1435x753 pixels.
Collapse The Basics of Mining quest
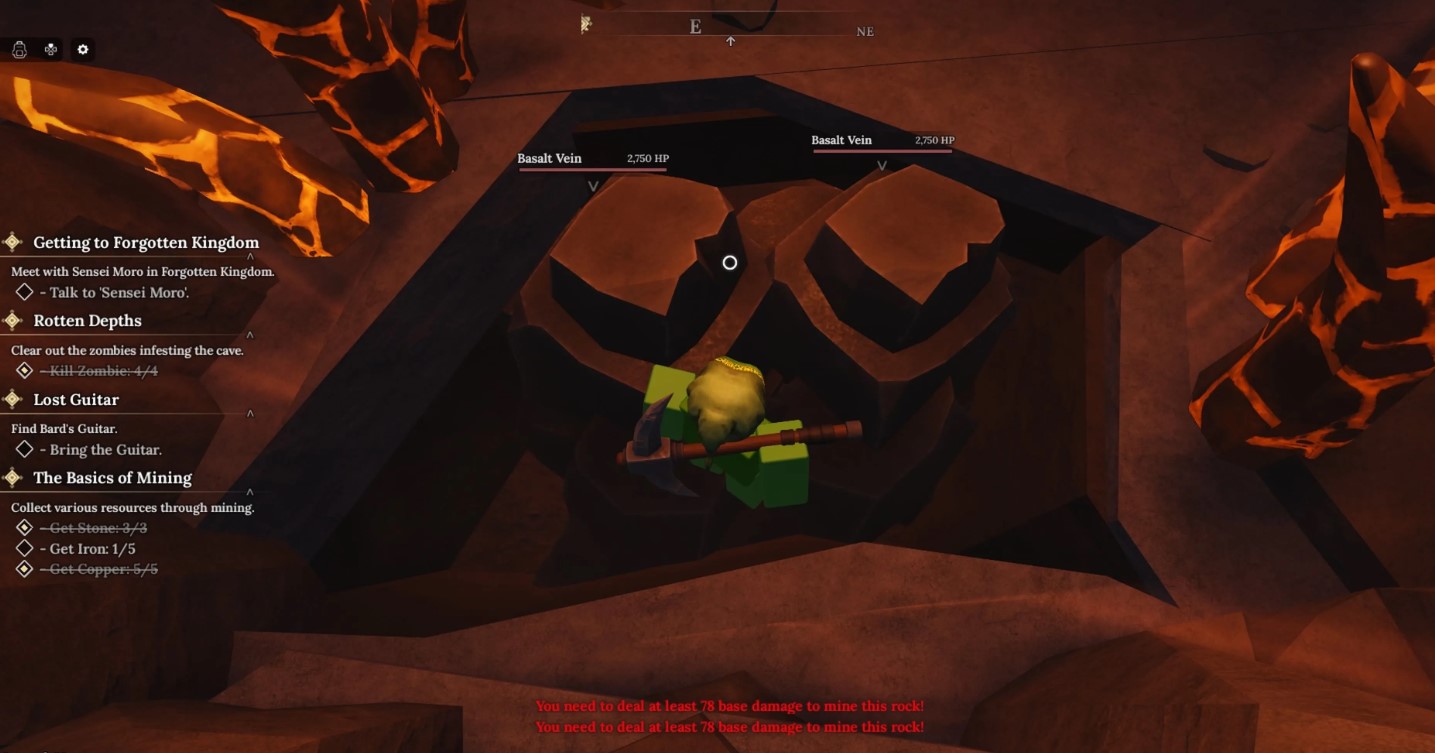click(x=250, y=492)
